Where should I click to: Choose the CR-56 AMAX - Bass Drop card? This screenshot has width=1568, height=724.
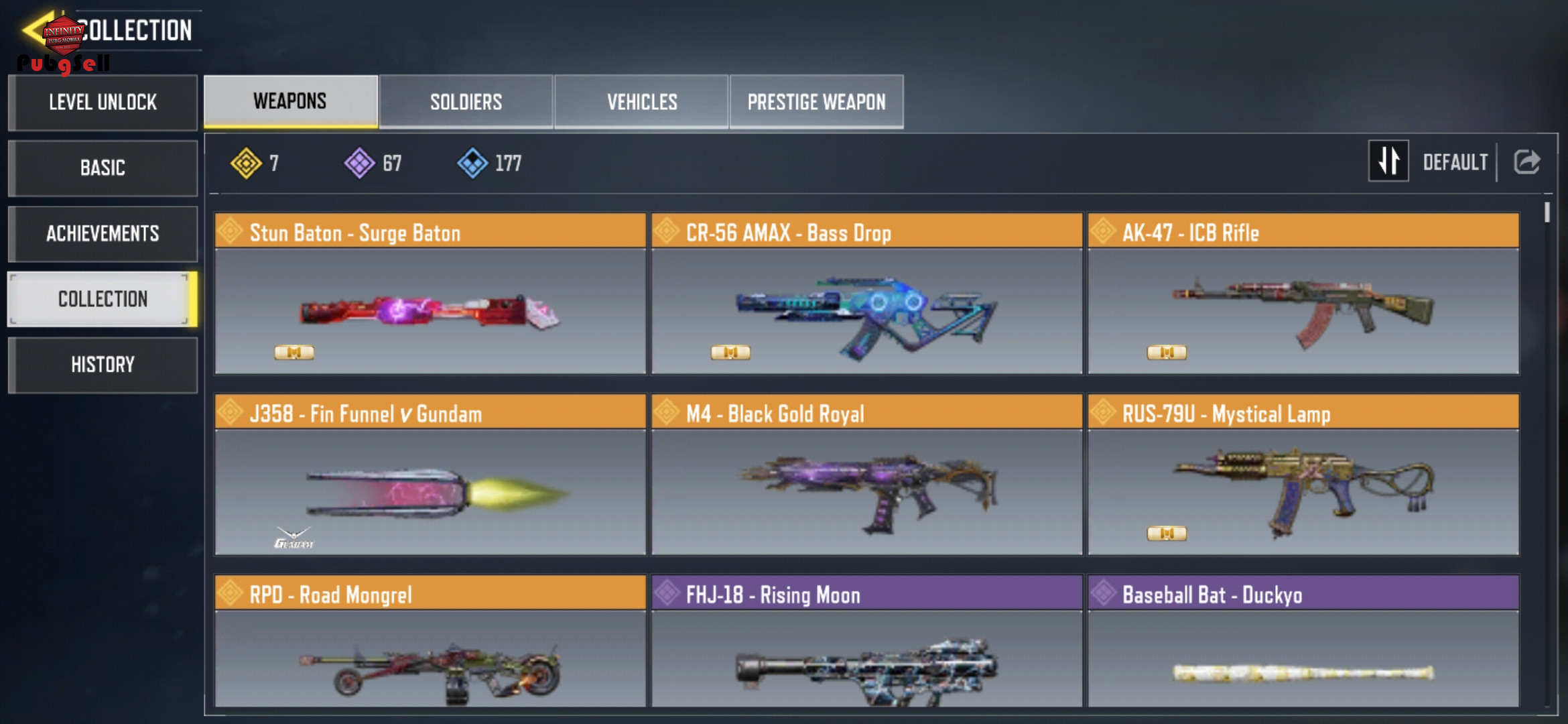pyautogui.click(x=866, y=294)
